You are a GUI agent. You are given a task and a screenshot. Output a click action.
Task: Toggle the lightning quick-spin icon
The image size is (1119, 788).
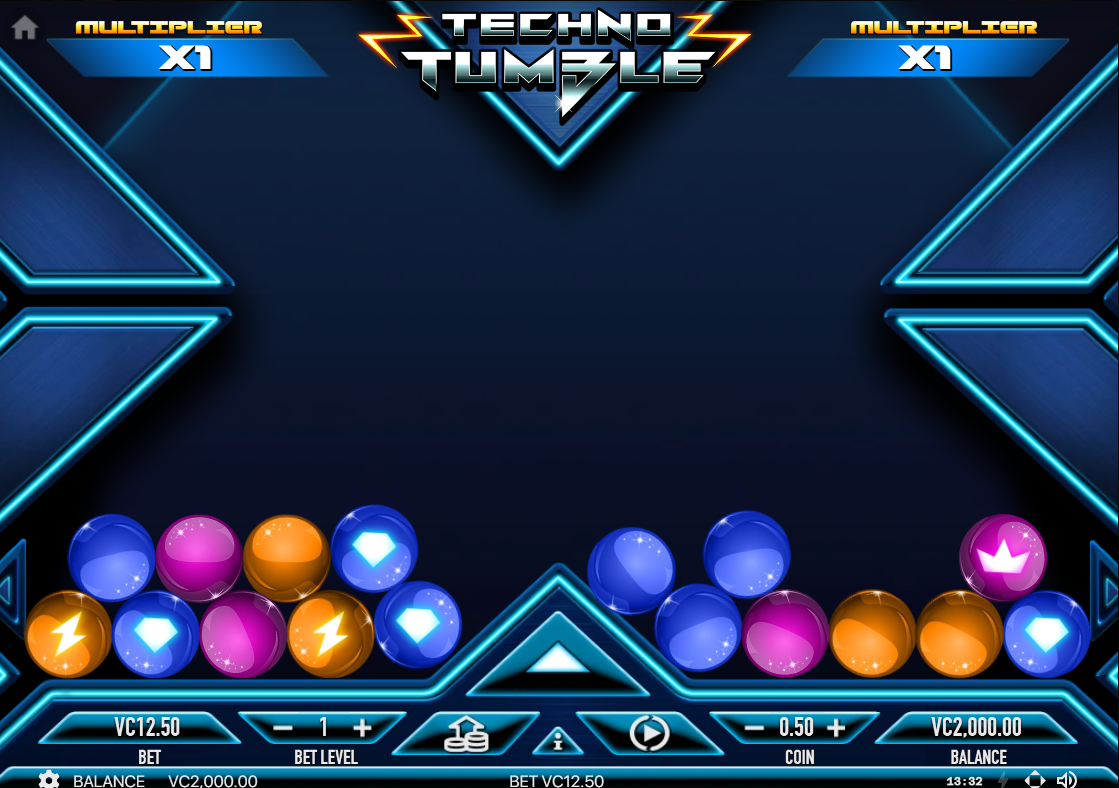[x=1004, y=780]
